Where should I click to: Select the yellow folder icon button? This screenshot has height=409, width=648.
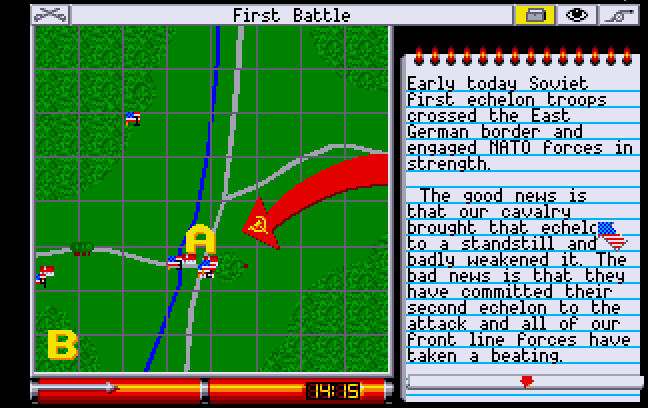tap(533, 14)
